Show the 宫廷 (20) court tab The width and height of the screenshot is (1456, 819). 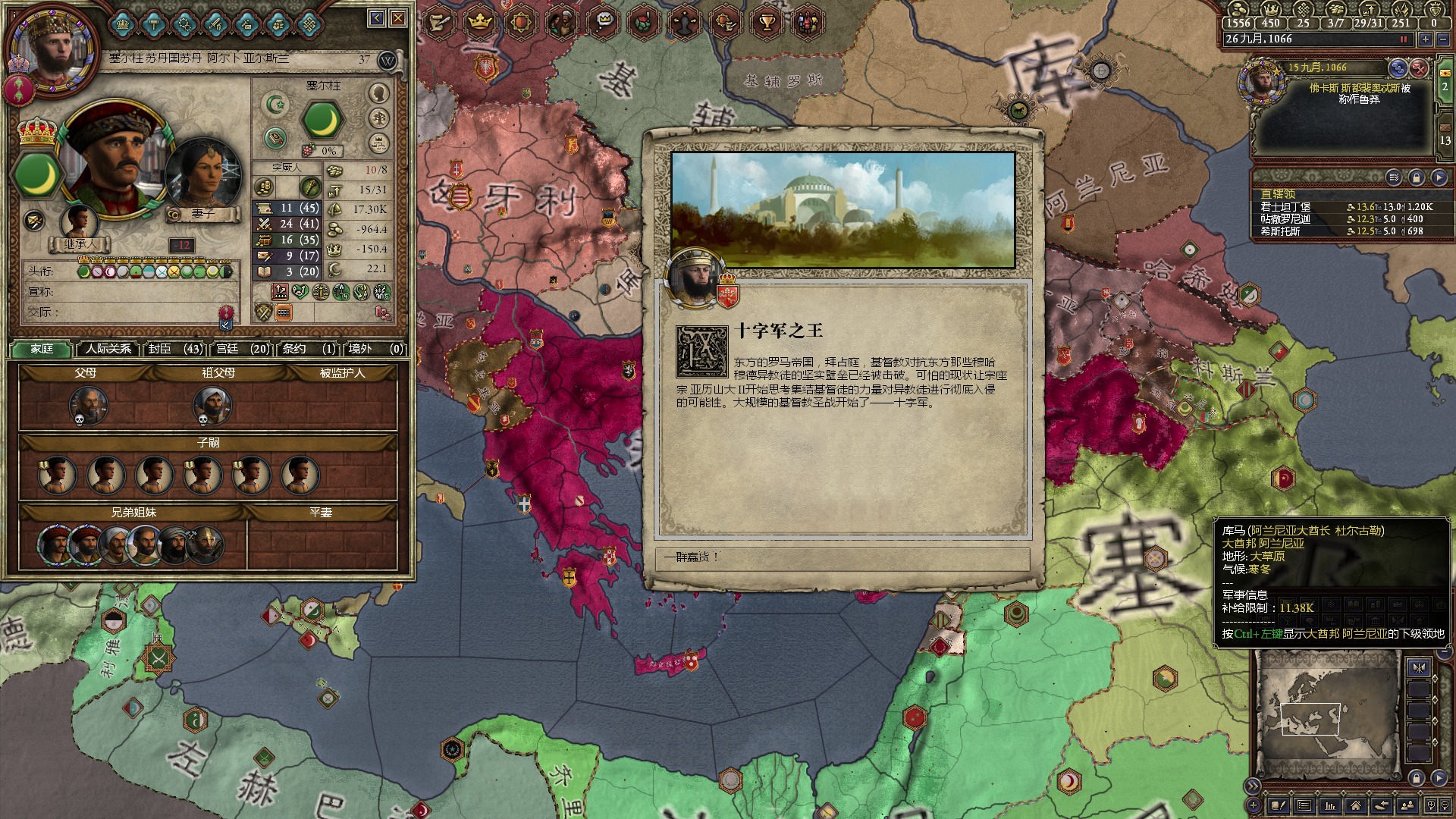tap(243, 349)
